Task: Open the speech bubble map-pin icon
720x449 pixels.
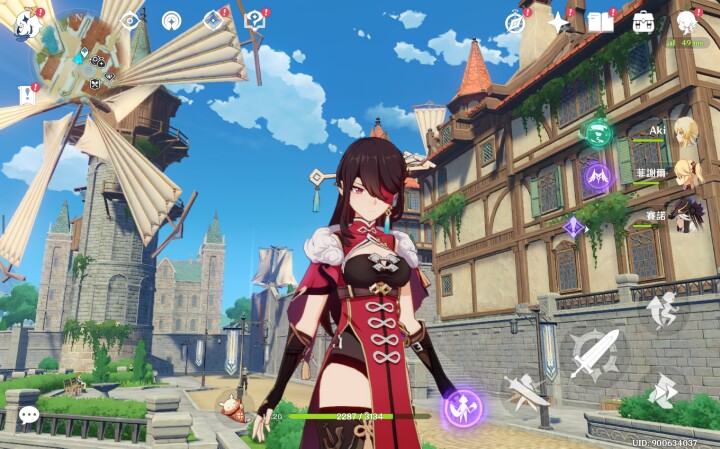Action: pyautogui.click(x=254, y=20)
